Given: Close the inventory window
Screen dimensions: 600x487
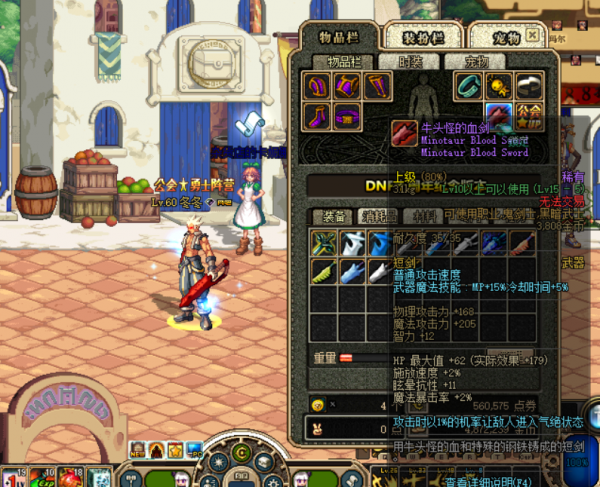Looking at the screenshot, I should tap(533, 35).
